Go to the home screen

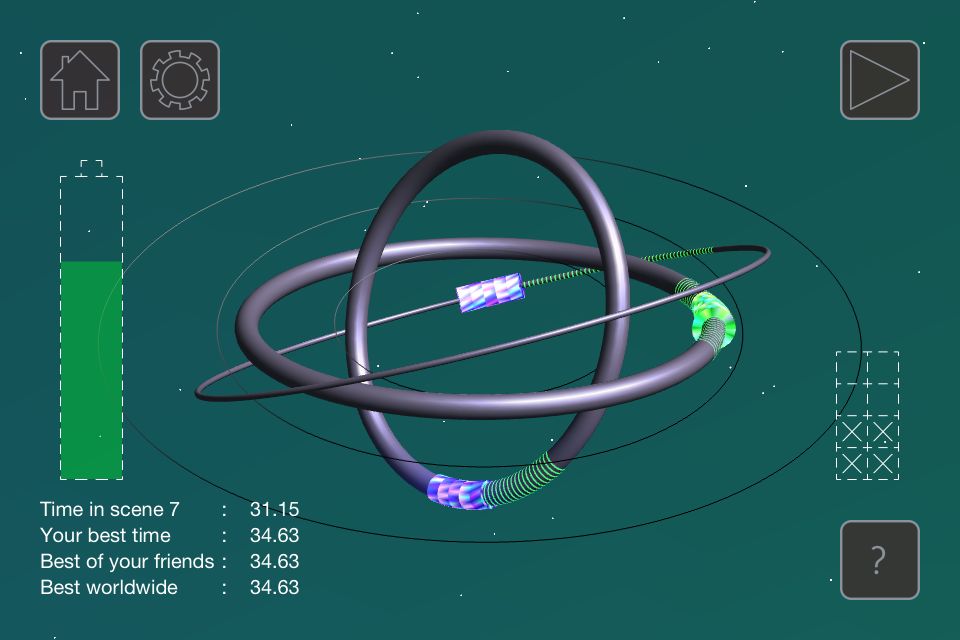pyautogui.click(x=80, y=80)
